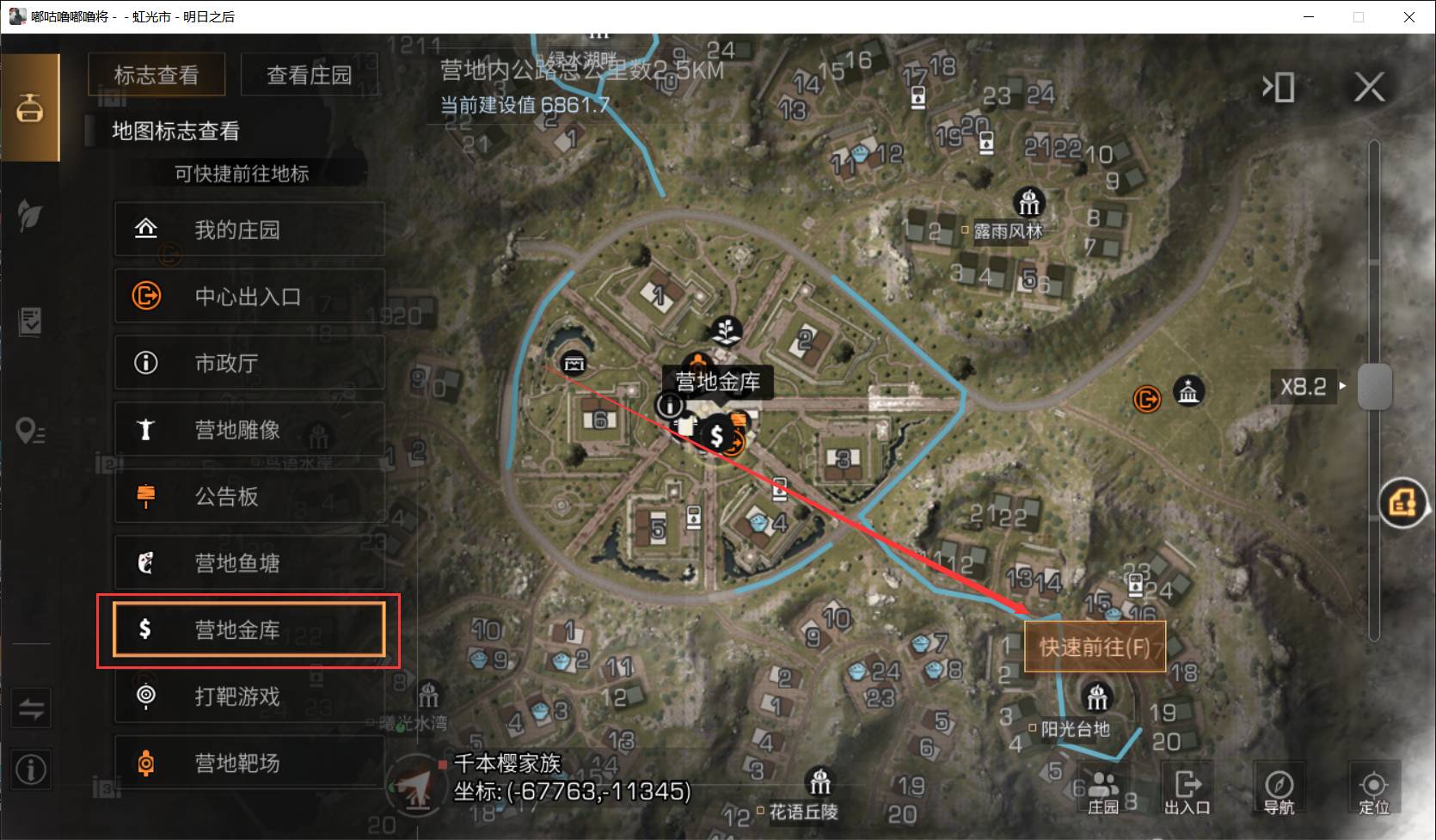
Task: Open the 导航 compass navigation icon
Action: click(x=1280, y=788)
